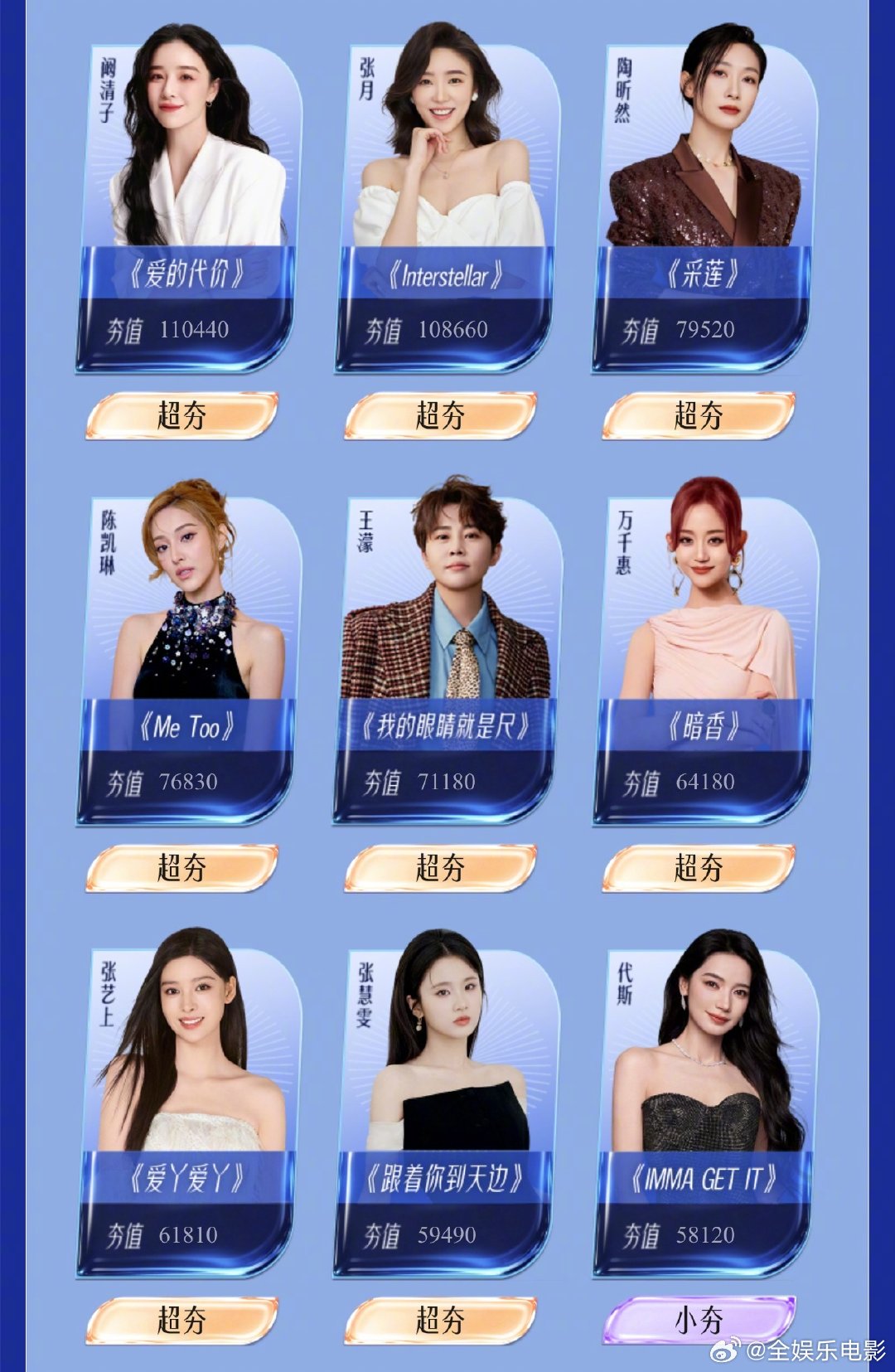Viewport: 895px width, 1372px height.
Task: Click 超夯 button beneath 《采莲》 card
Action: 699,415
